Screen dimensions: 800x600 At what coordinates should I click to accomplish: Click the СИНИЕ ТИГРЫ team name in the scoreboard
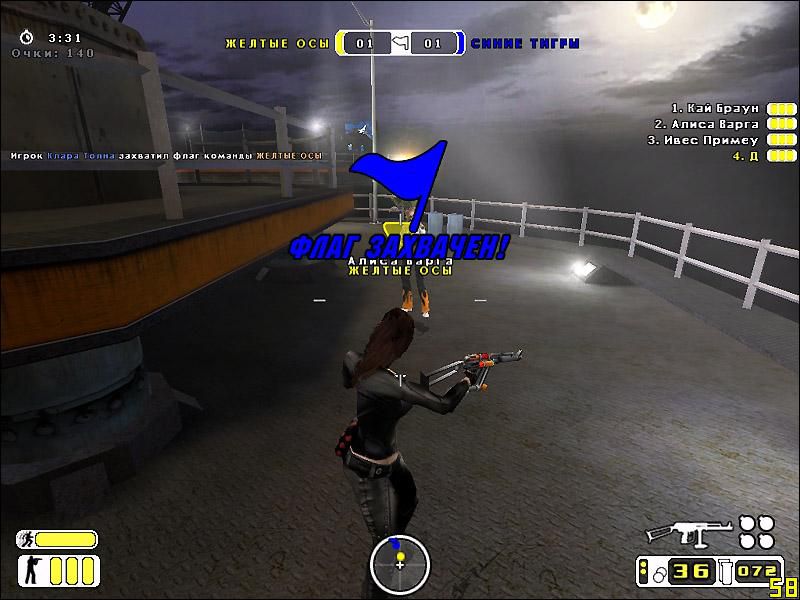pyautogui.click(x=525, y=44)
